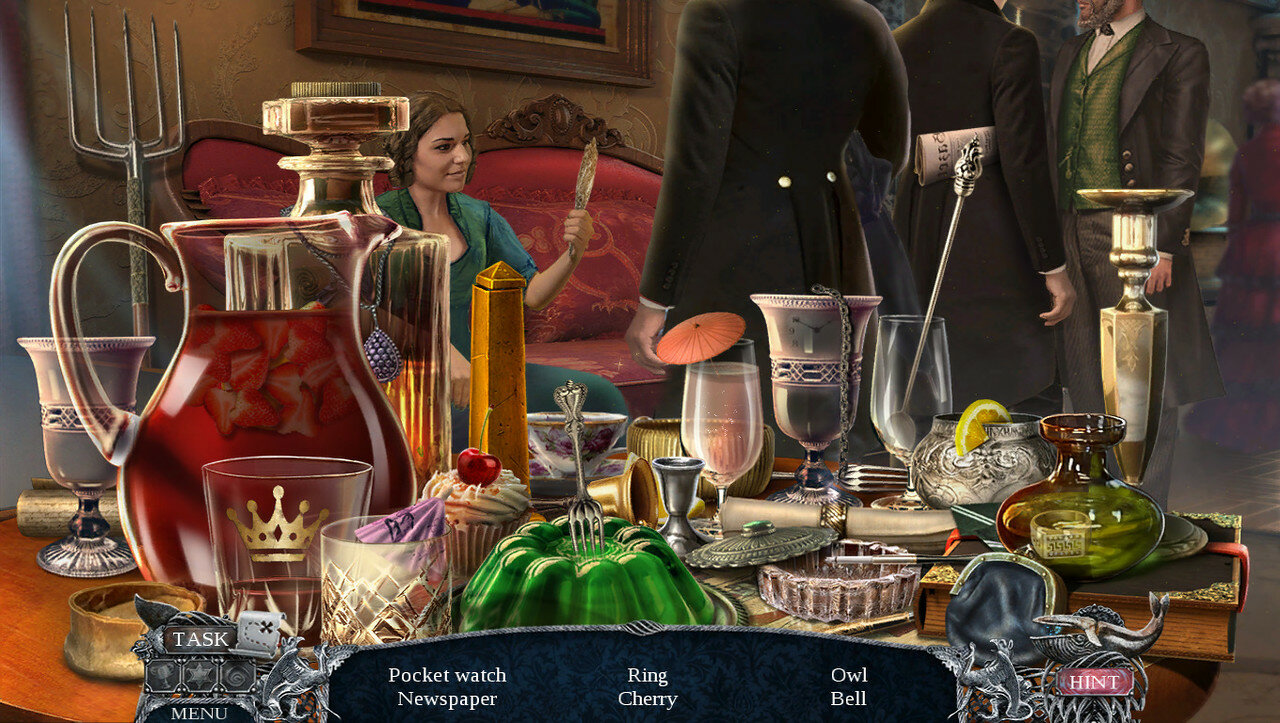Click the trophy achievements icon
This screenshot has height=723, width=1280.
click(162, 675)
